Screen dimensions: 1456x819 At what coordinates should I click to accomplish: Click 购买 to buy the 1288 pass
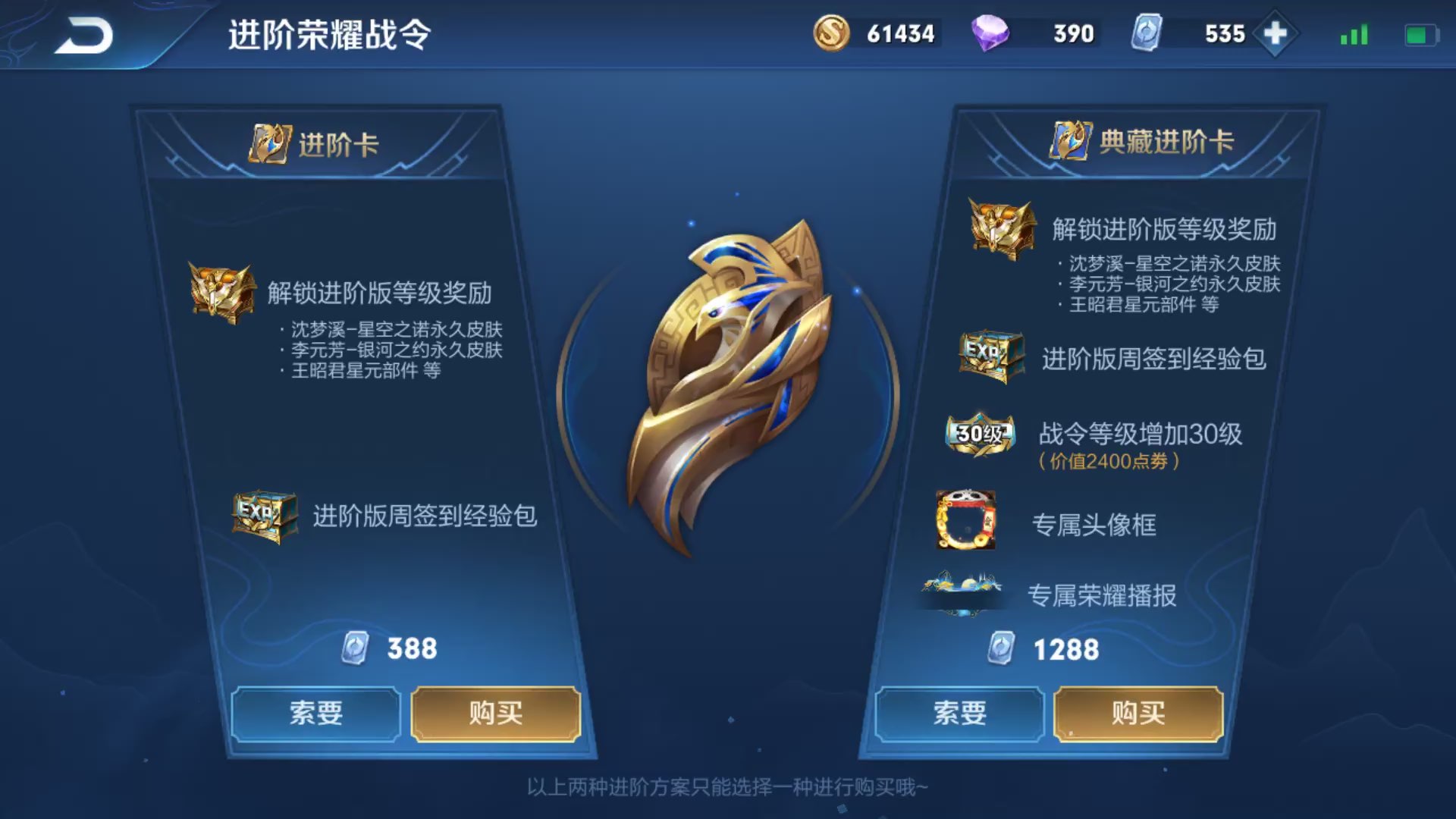[1138, 714]
